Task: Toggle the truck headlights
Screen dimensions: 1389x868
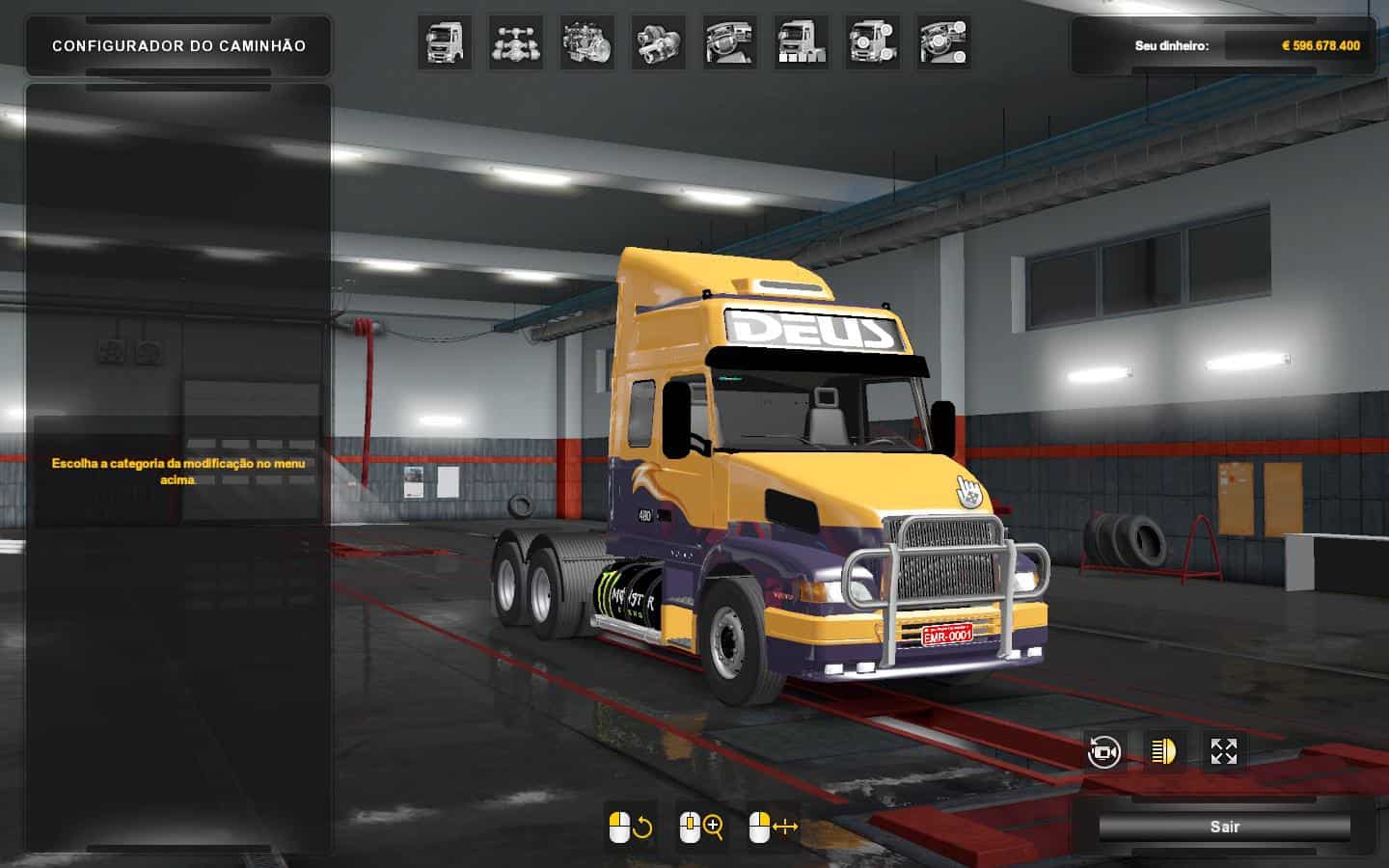Action: pos(1164,751)
